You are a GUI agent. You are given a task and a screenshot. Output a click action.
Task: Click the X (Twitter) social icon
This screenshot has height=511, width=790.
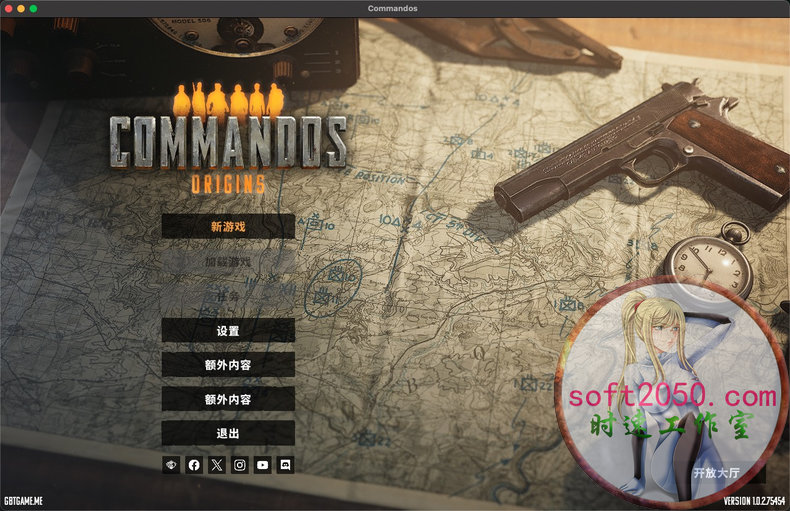(x=217, y=465)
